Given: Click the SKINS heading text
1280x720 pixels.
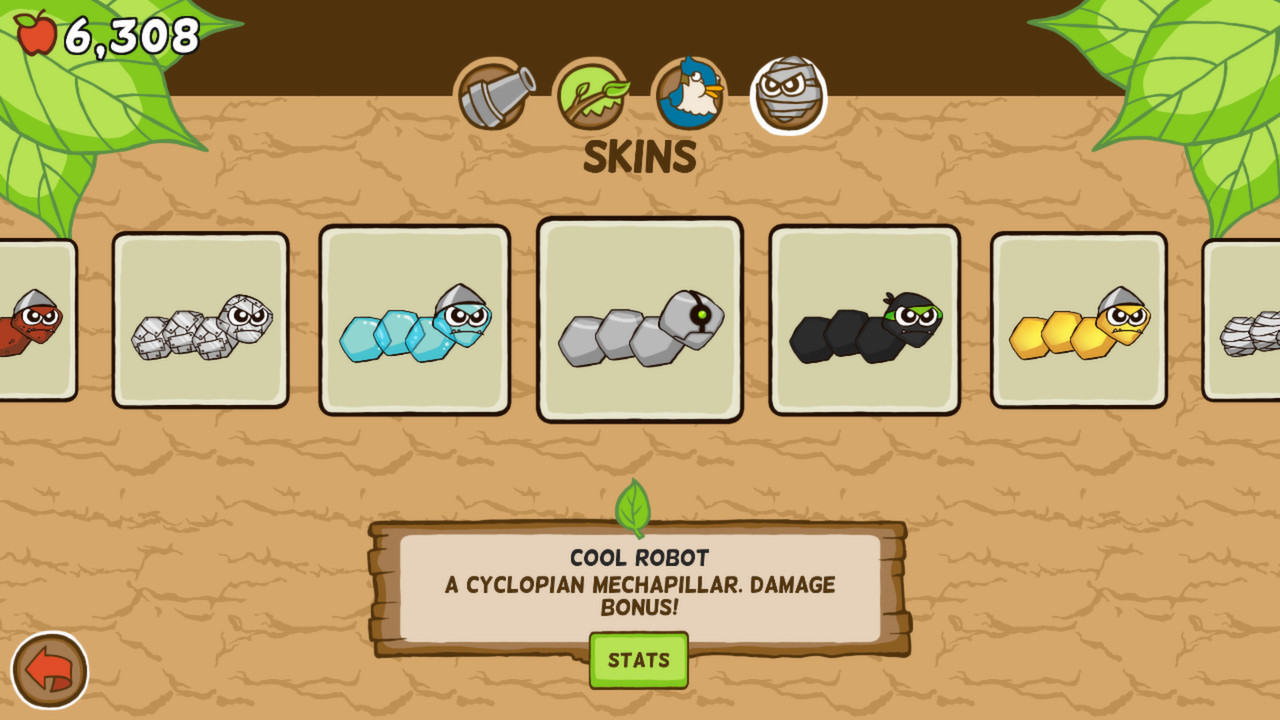Looking at the screenshot, I should pyautogui.click(x=639, y=156).
